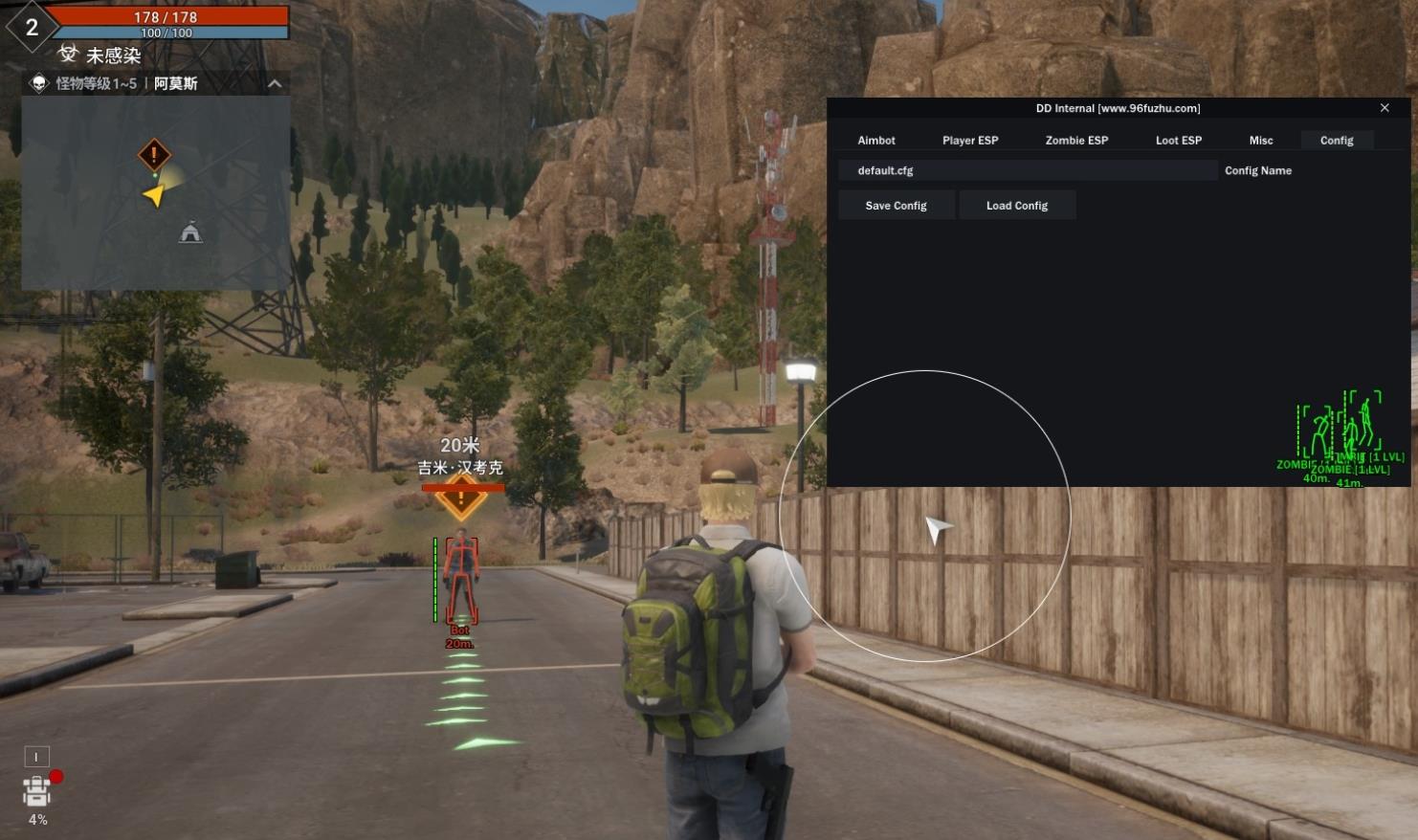The width and height of the screenshot is (1418, 840).
Task: Collapse the minimap with the arrow
Action: (275, 84)
